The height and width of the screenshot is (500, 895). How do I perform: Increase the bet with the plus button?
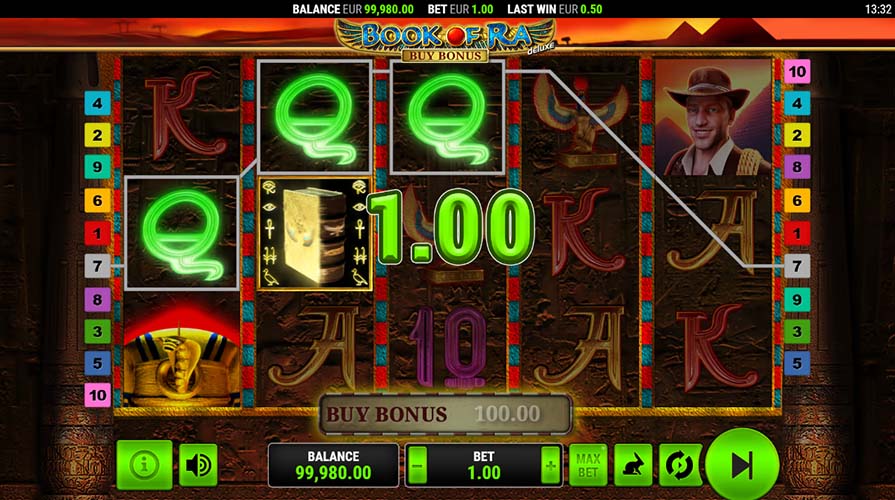coord(549,465)
